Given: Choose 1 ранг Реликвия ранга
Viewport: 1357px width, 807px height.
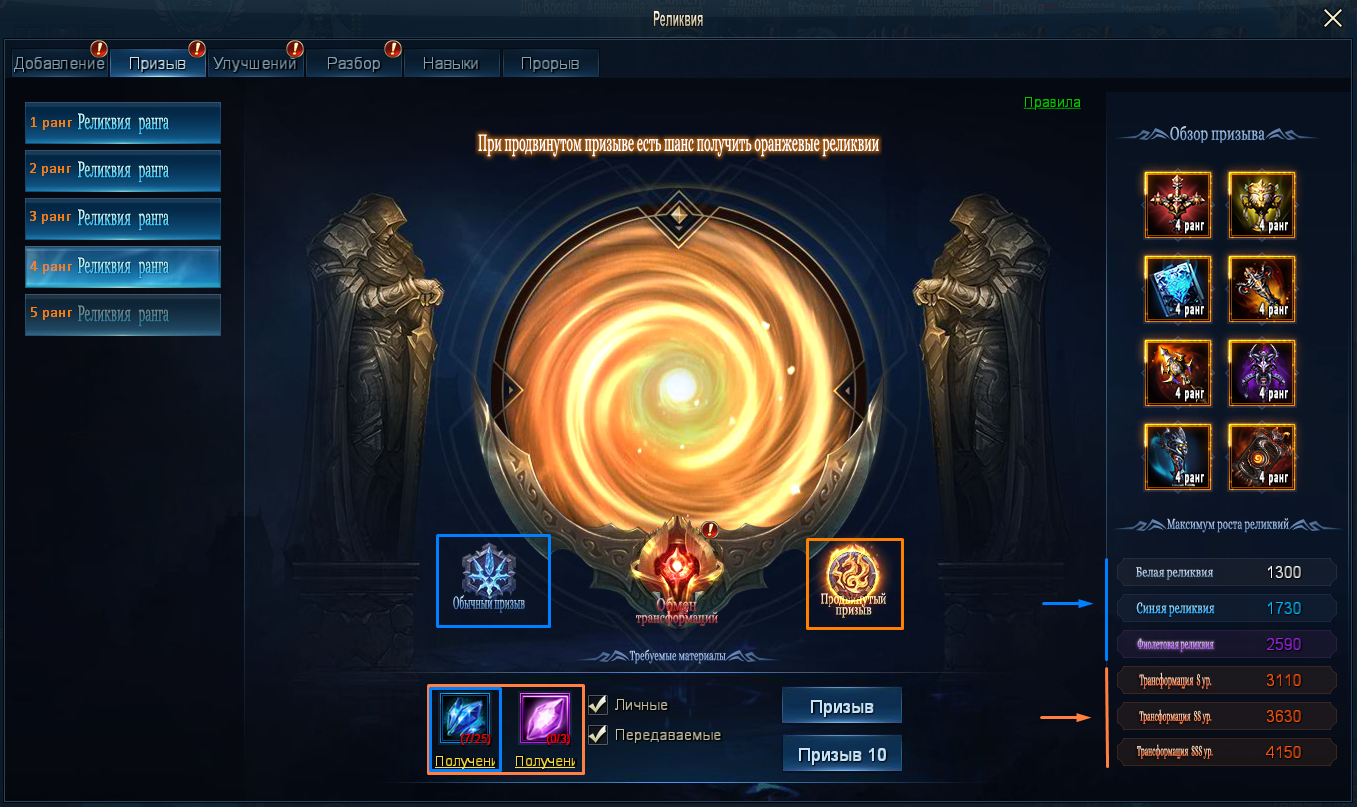Looking at the screenshot, I should pyautogui.click(x=123, y=123).
